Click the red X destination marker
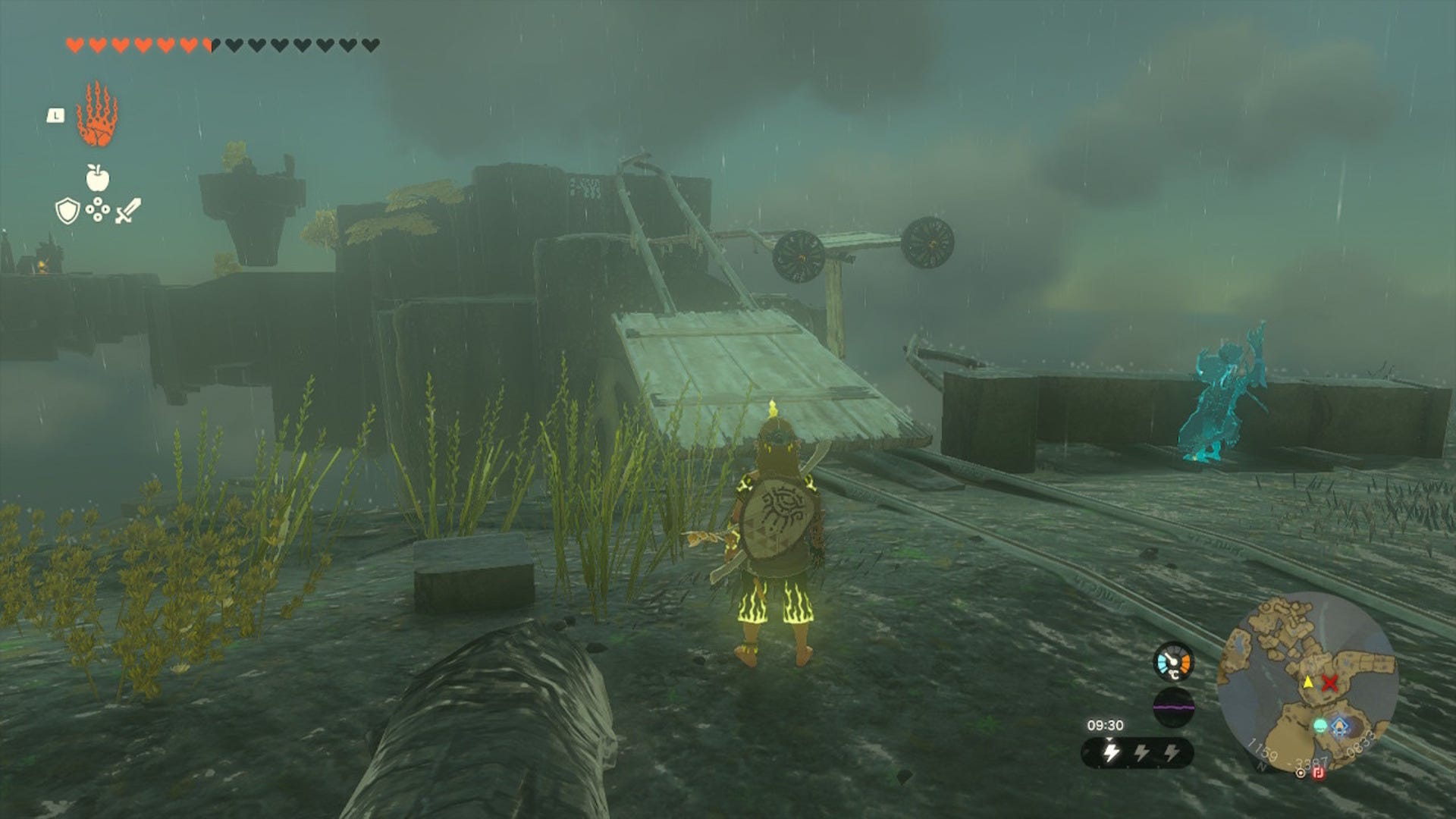 pos(1329,683)
